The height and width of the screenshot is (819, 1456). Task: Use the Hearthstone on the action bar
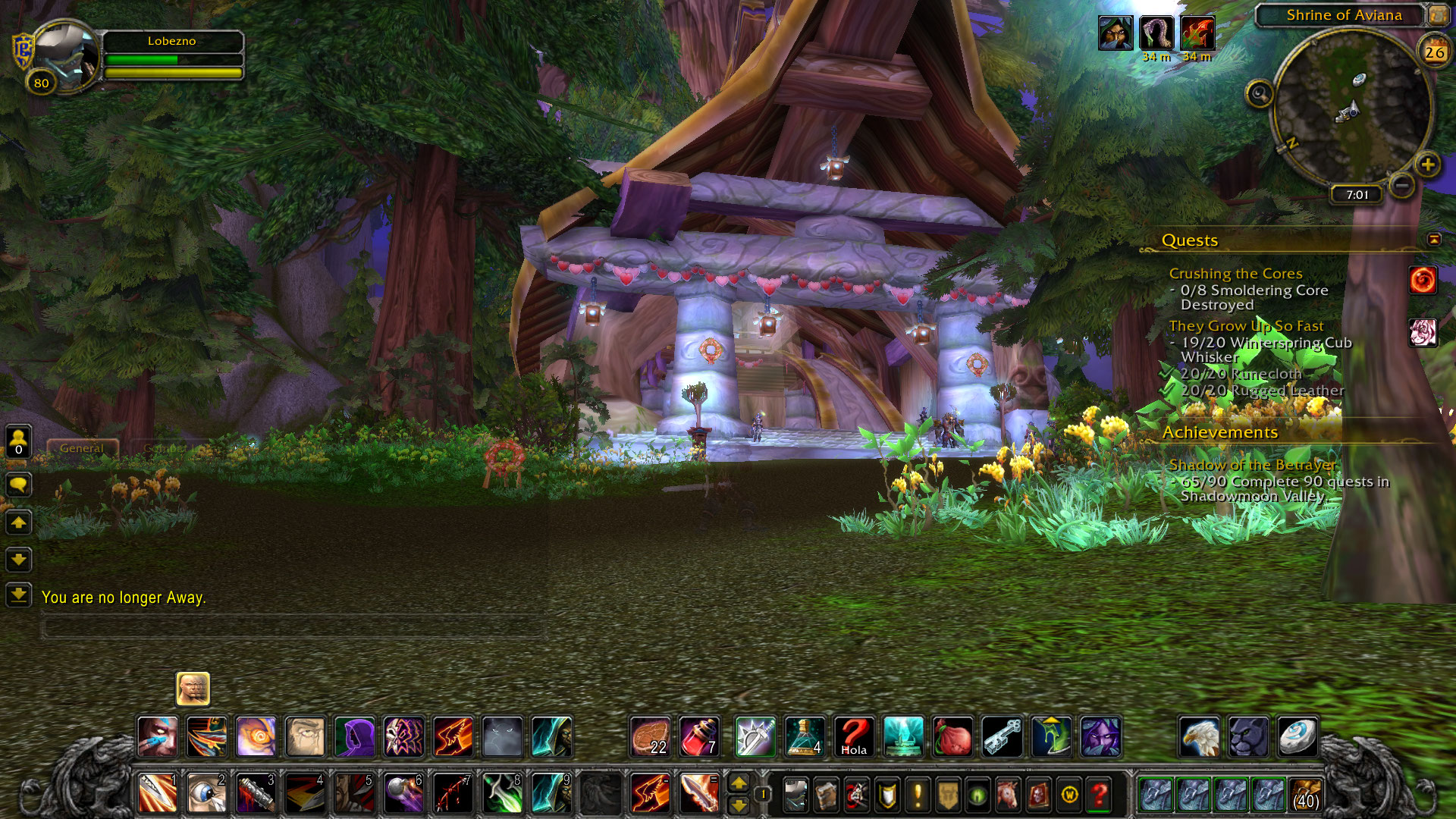[x=1298, y=736]
